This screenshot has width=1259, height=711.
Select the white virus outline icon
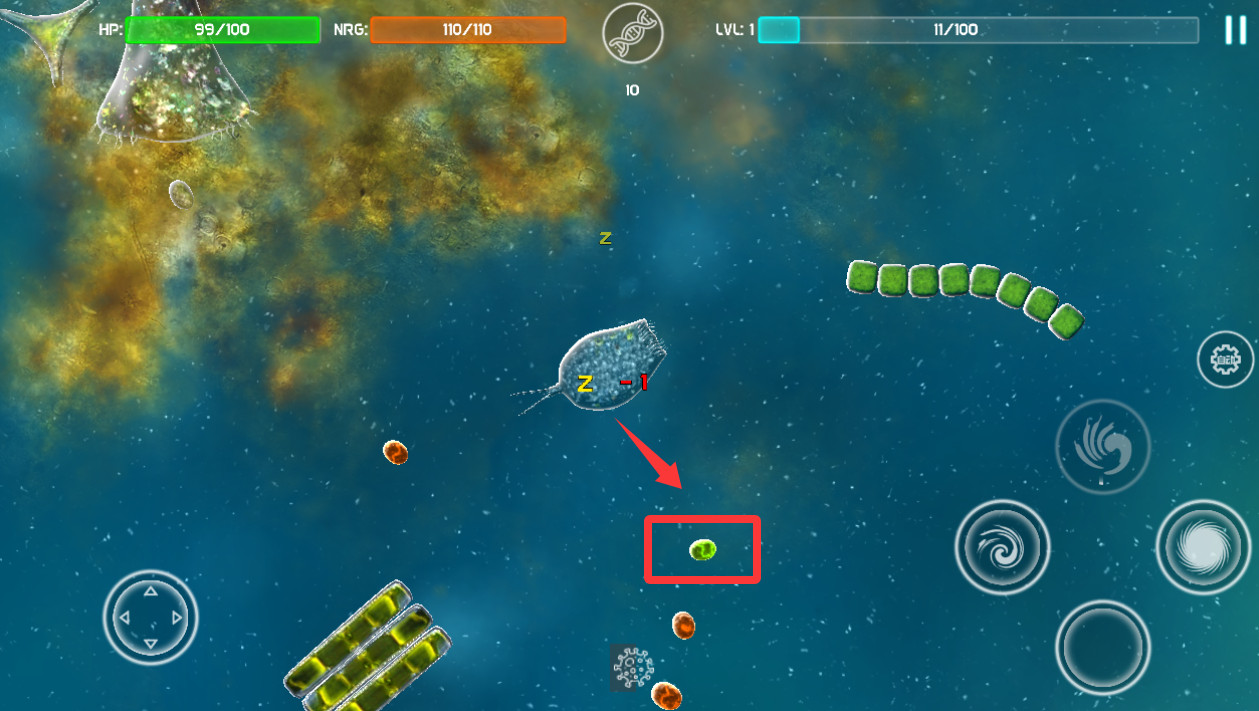(632, 667)
